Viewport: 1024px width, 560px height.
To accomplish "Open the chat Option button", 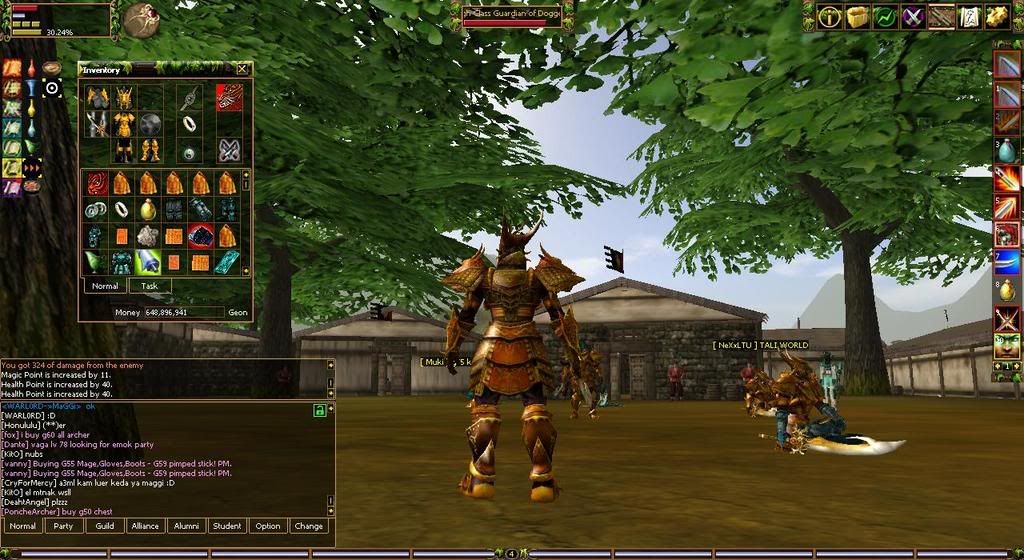I will 268,526.
